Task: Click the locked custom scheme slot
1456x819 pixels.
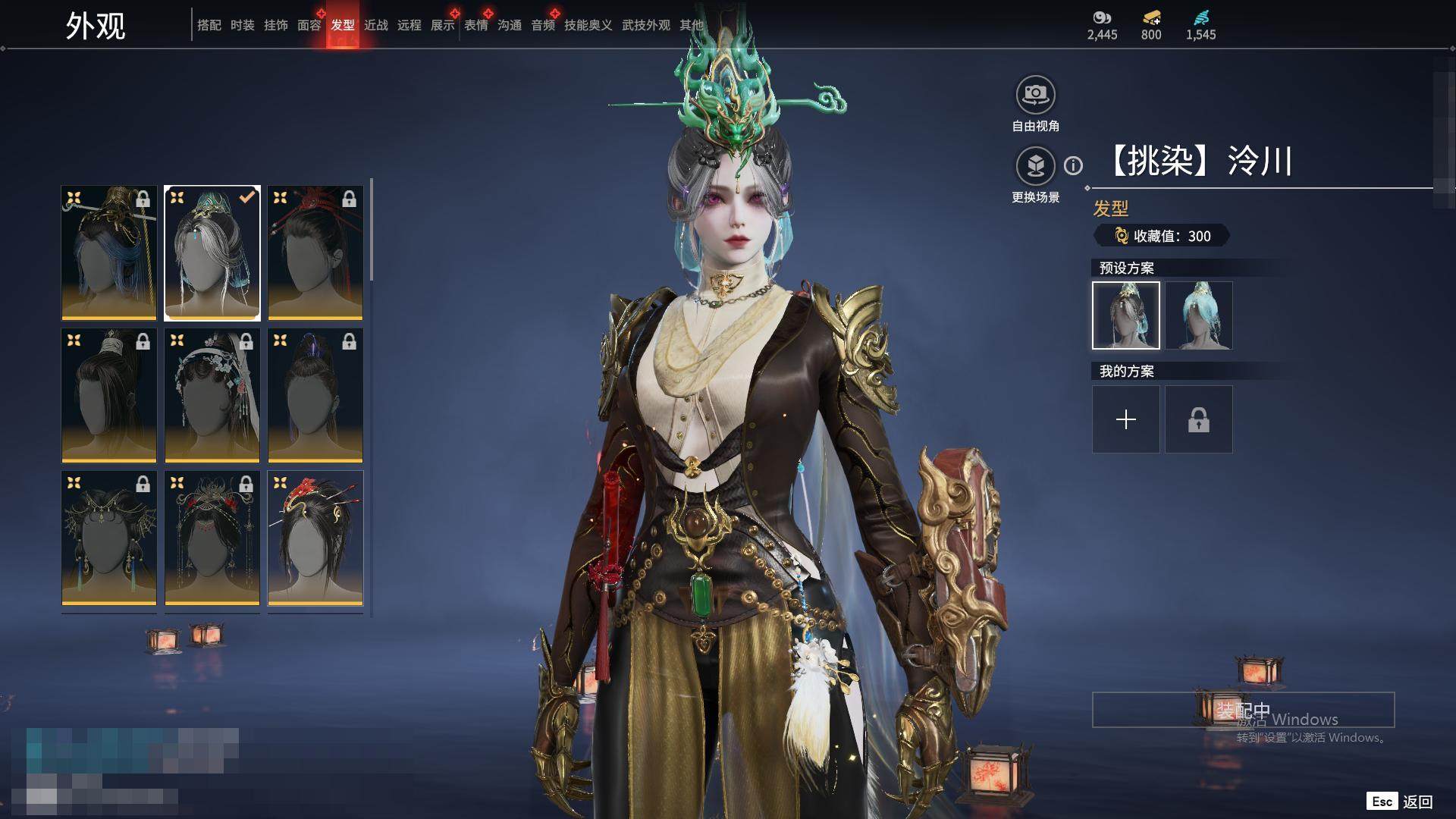Action: (x=1199, y=419)
